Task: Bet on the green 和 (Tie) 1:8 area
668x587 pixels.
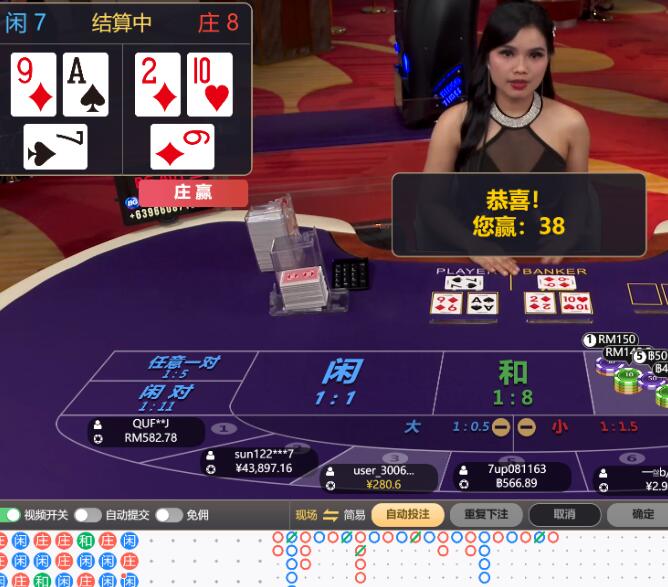Action: coord(513,382)
